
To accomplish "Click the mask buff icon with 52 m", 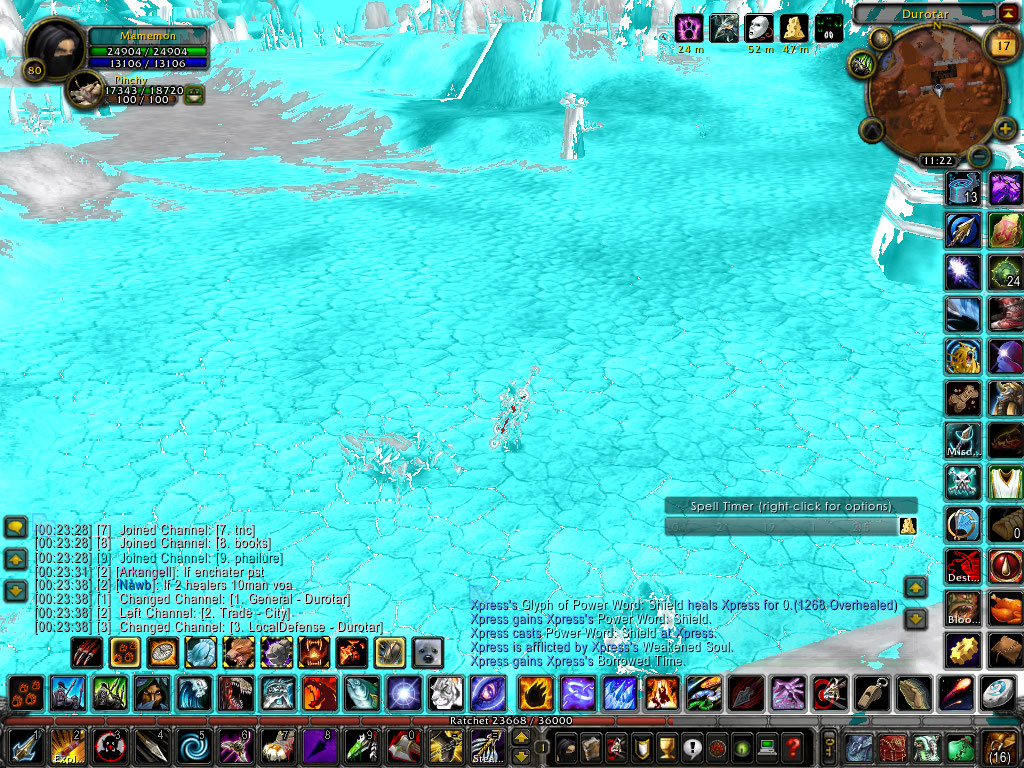I will click(759, 28).
